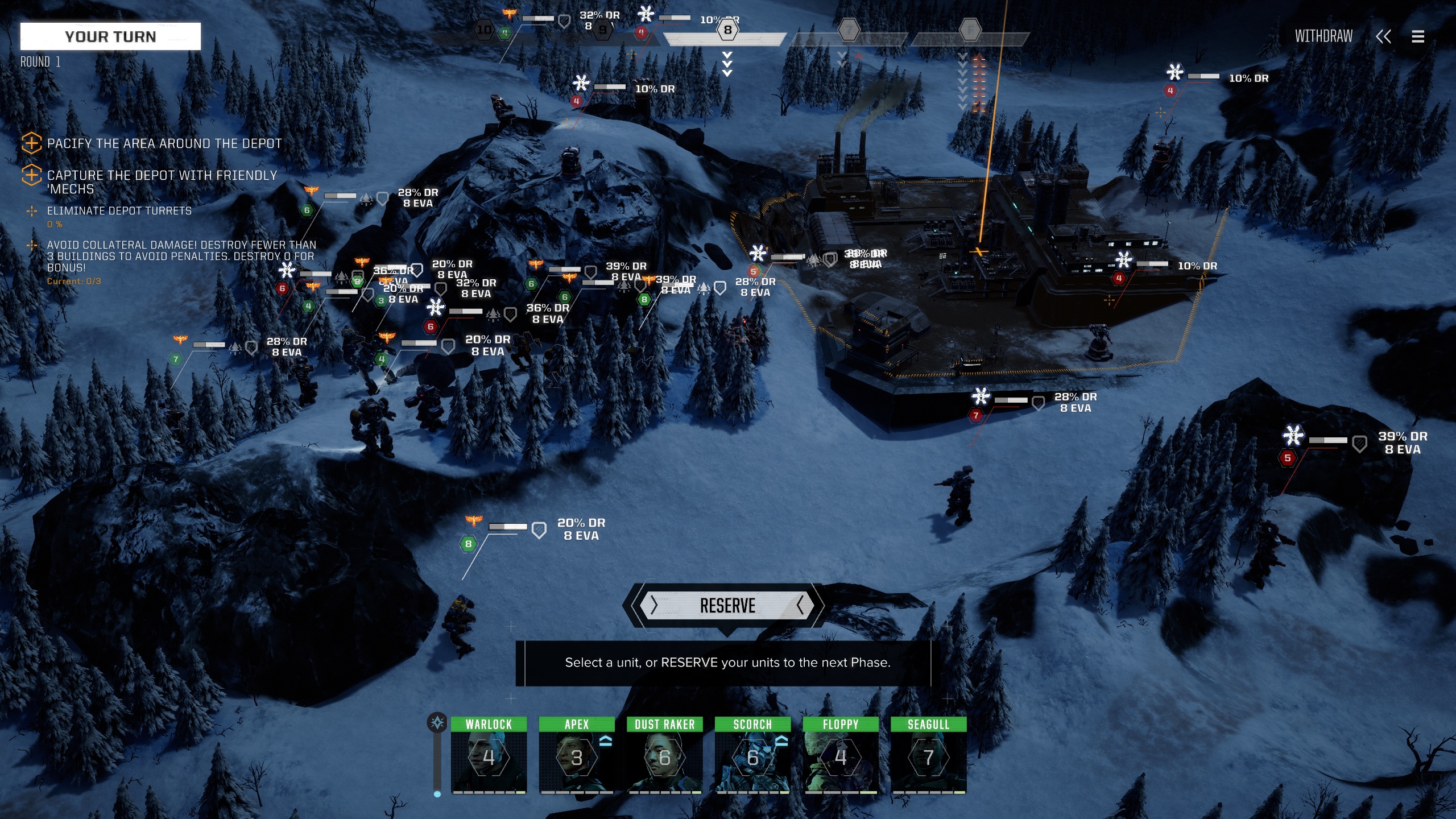This screenshot has width=1456, height=819.
Task: Choose the Seagull pilot portrait
Action: pos(928,756)
